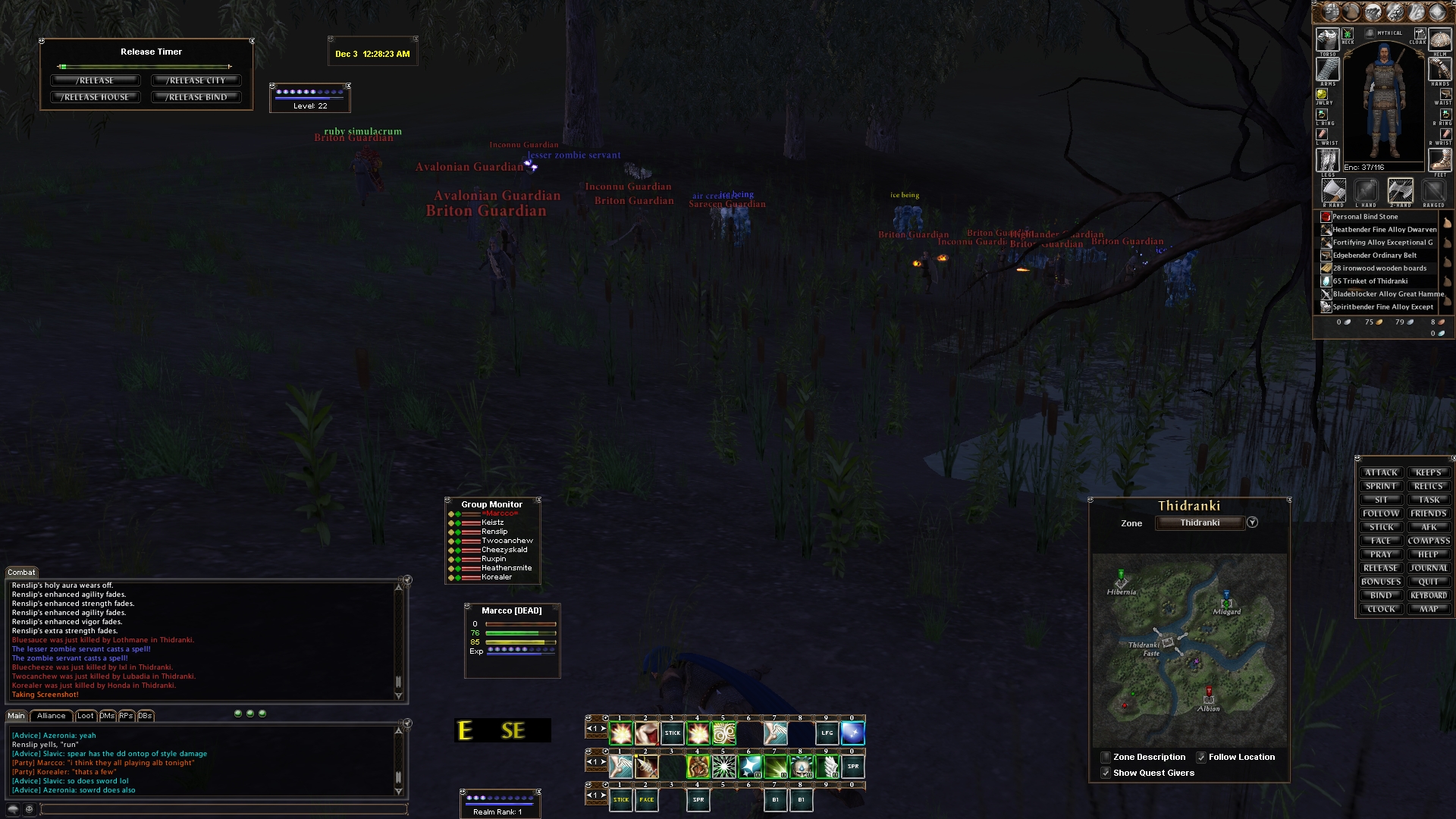Pick the ironwood wooden boards item
This screenshot has height=819, width=1456.
(x=1379, y=268)
